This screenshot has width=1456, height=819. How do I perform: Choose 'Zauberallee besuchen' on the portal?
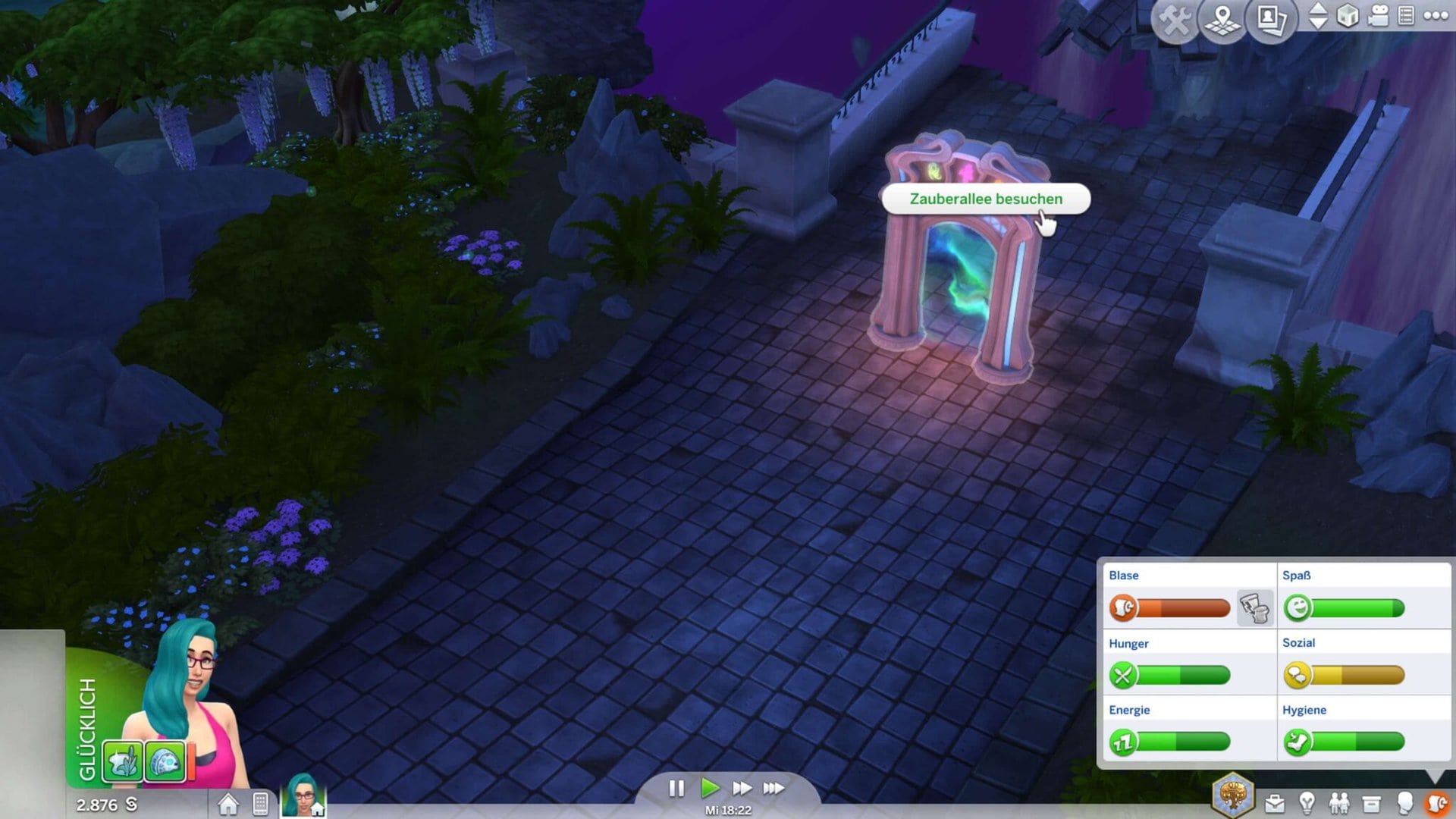click(x=985, y=199)
